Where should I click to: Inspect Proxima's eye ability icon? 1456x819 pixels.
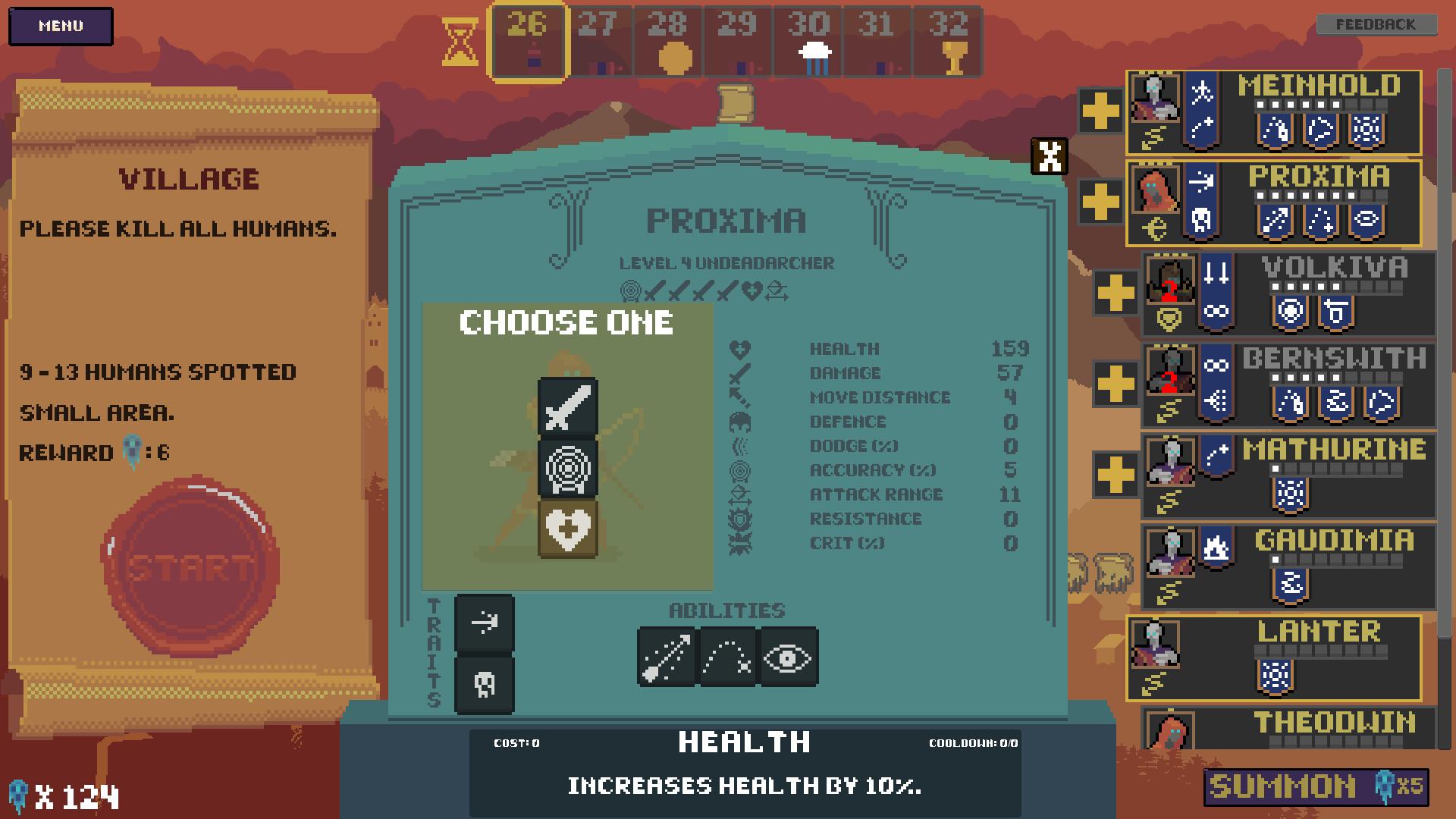[788, 657]
